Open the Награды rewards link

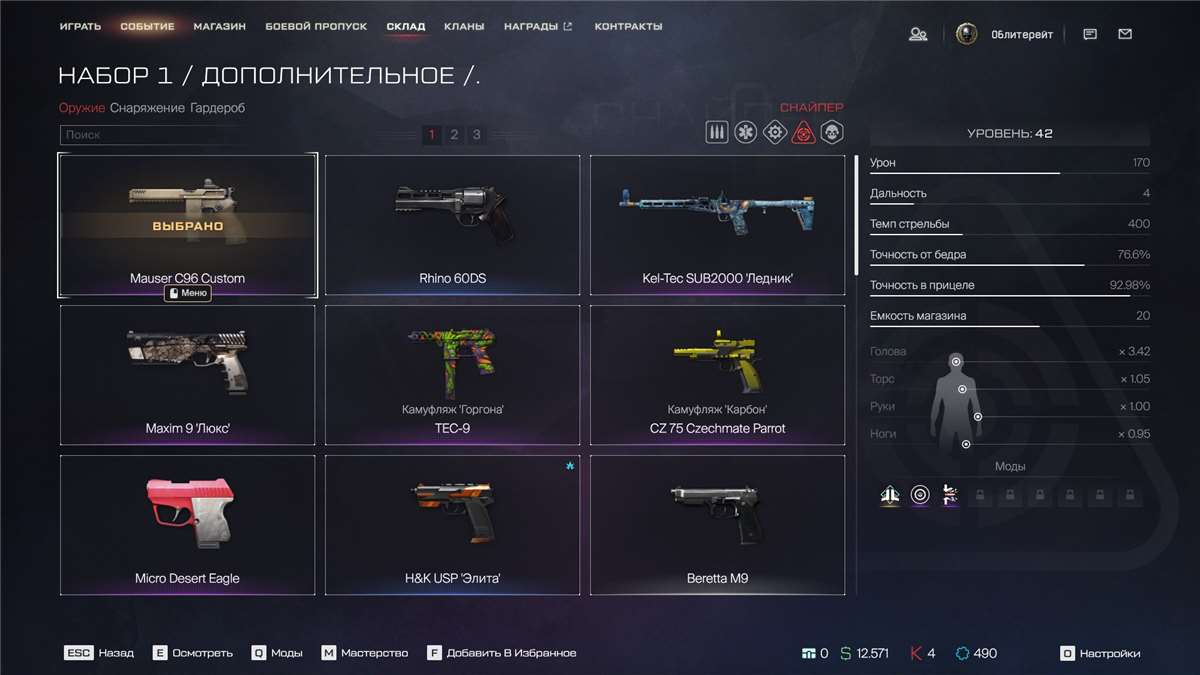[538, 26]
